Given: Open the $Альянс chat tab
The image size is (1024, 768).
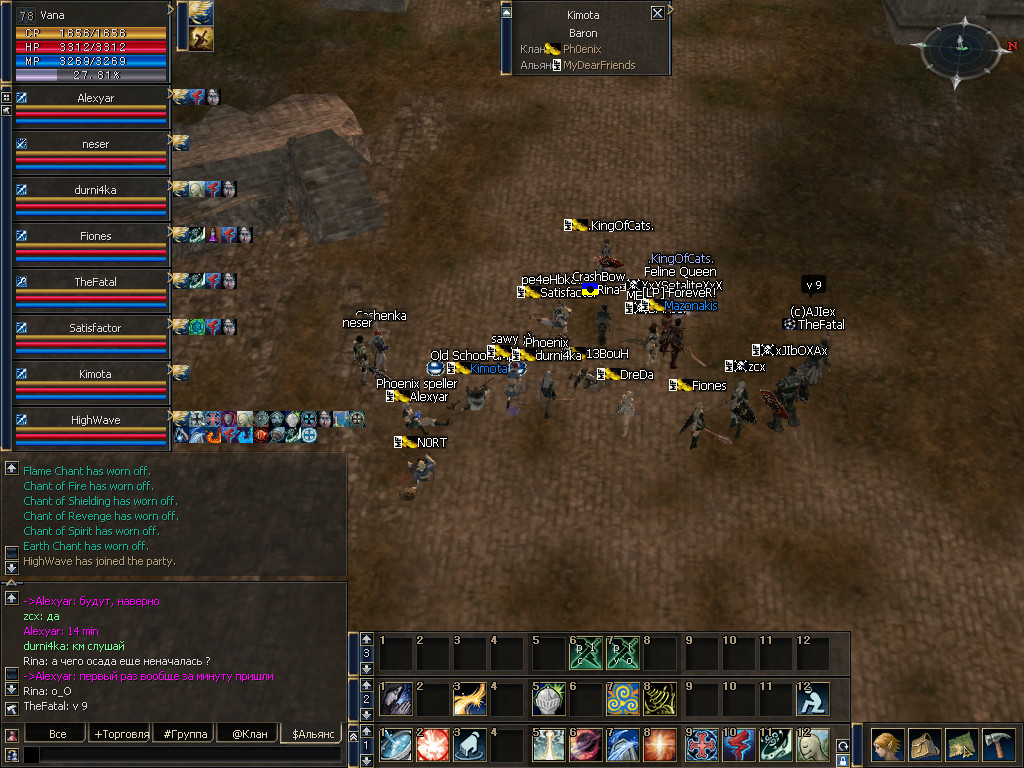Looking at the screenshot, I should (310, 734).
